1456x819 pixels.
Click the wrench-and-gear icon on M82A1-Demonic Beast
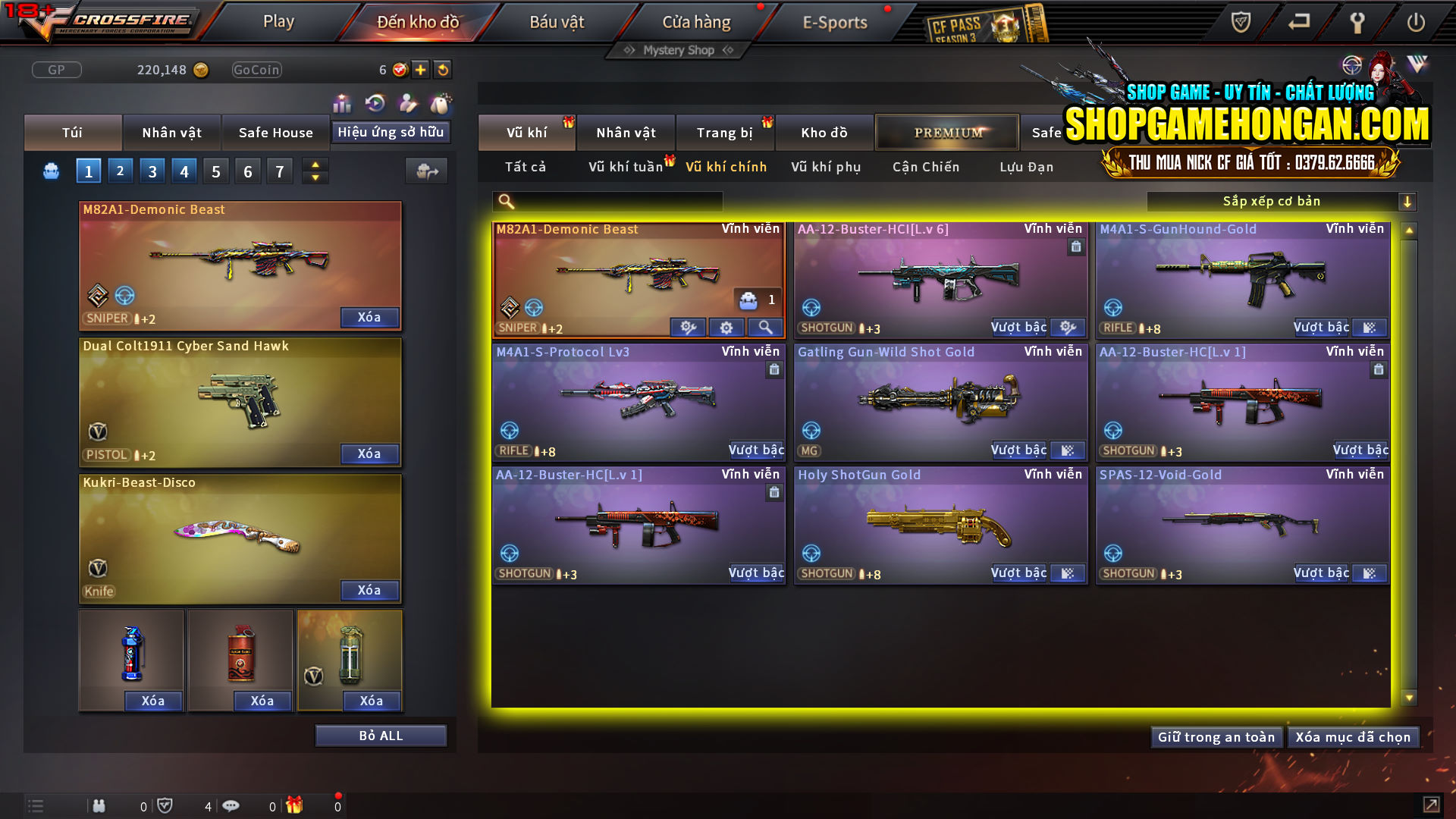689,327
